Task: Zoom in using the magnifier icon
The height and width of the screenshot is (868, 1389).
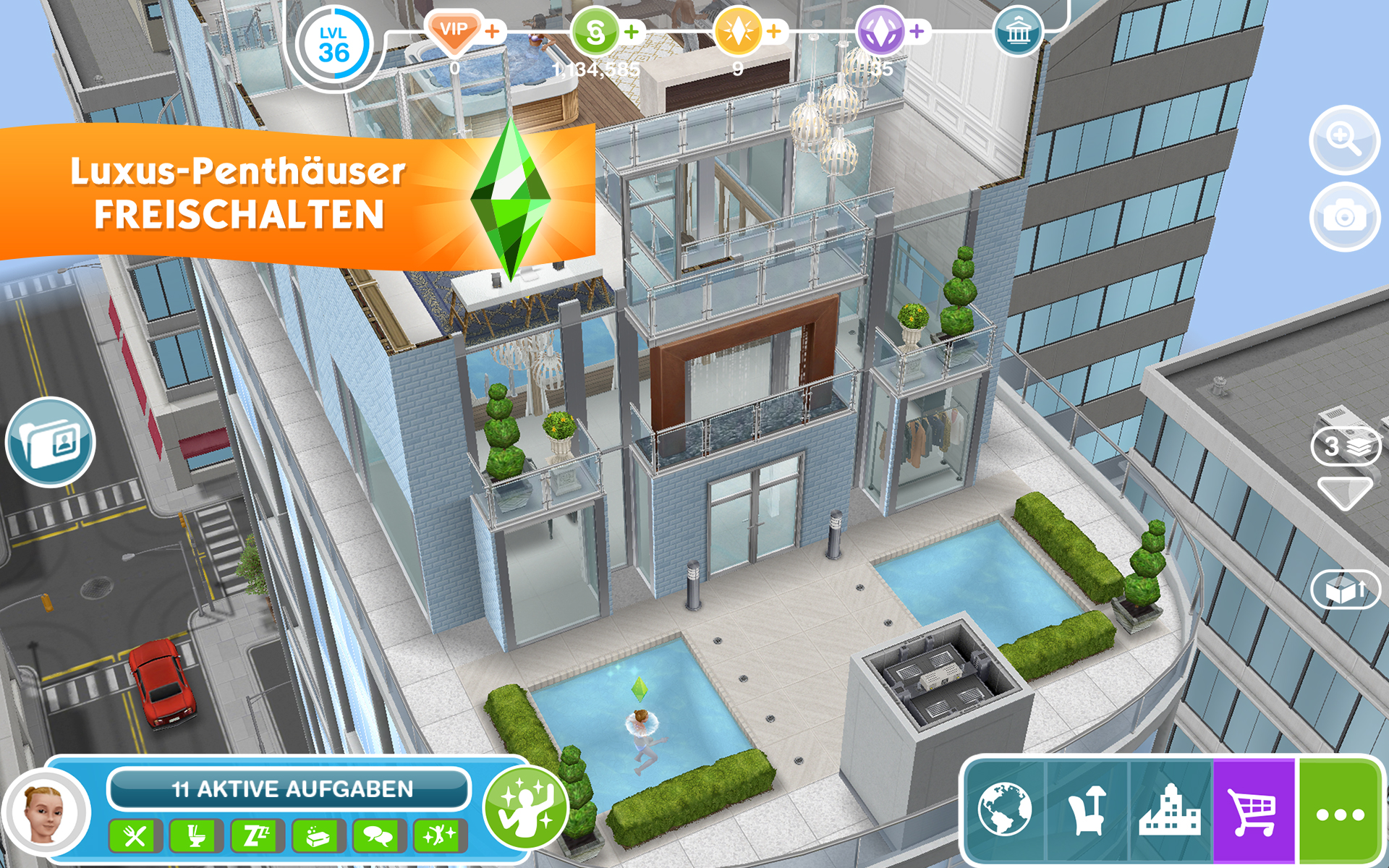Action: 1344,141
